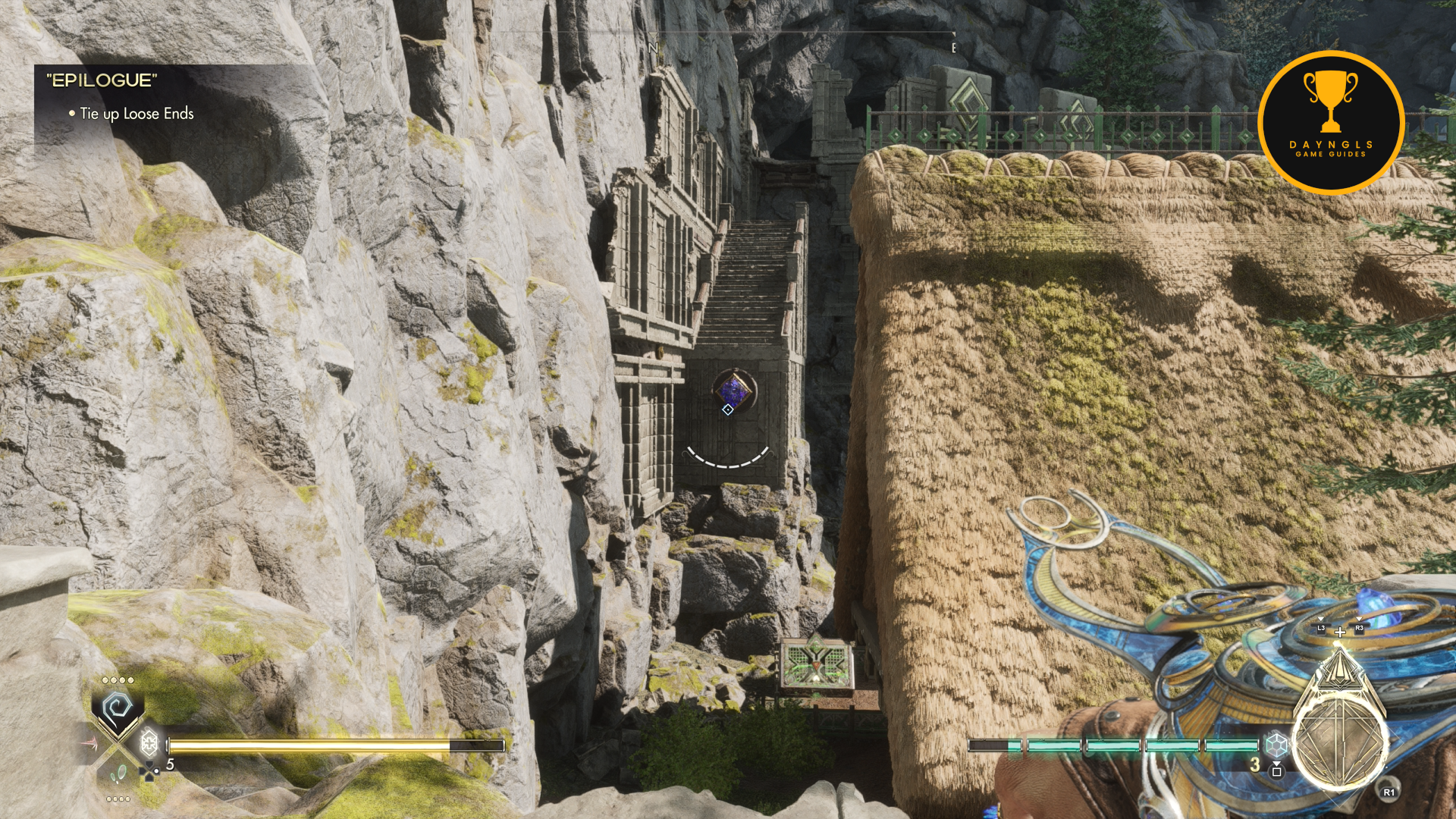Use the mana crystal cube icon
The image size is (1456, 819).
(1276, 744)
